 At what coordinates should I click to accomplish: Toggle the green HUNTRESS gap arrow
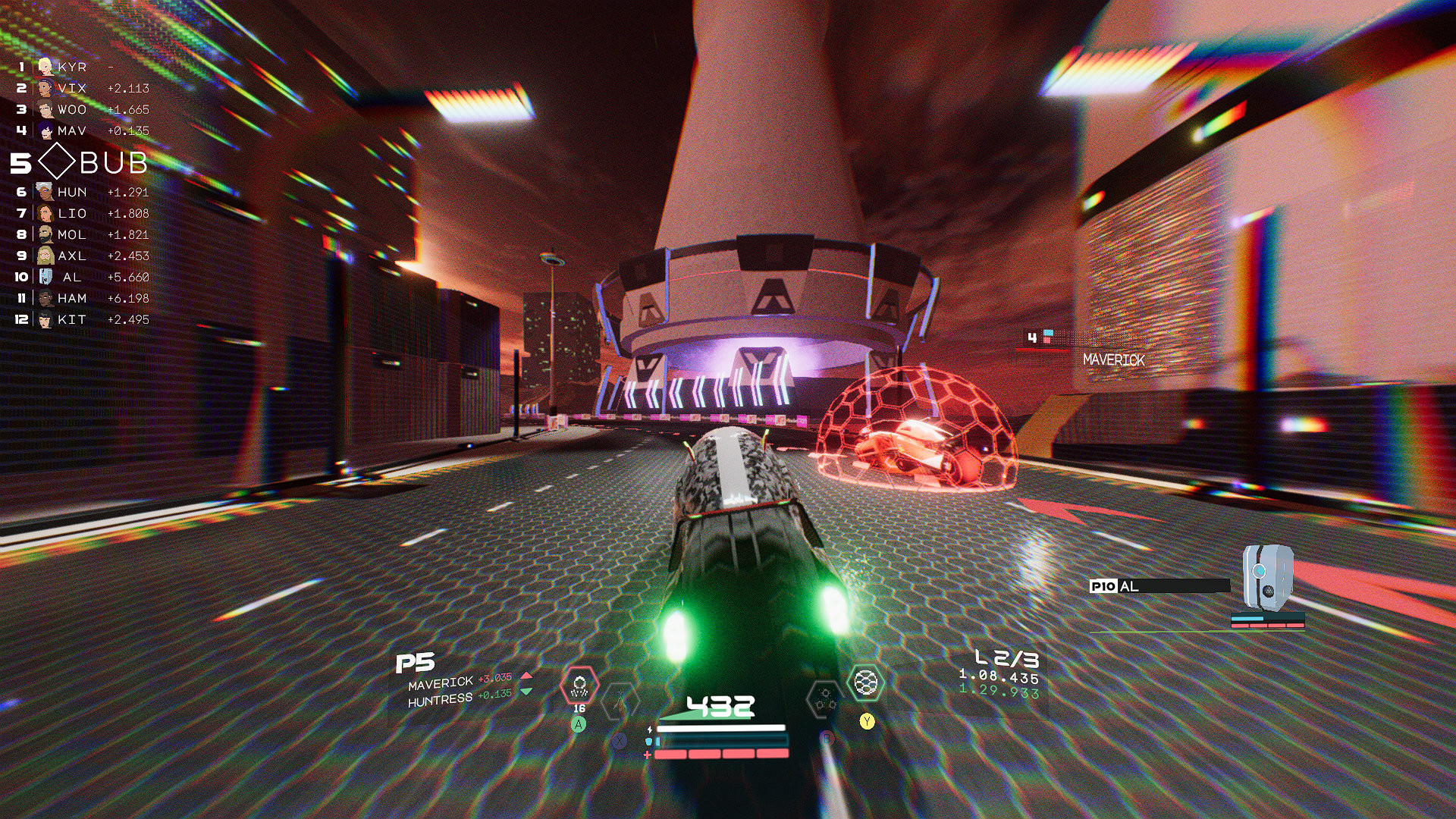tap(526, 692)
